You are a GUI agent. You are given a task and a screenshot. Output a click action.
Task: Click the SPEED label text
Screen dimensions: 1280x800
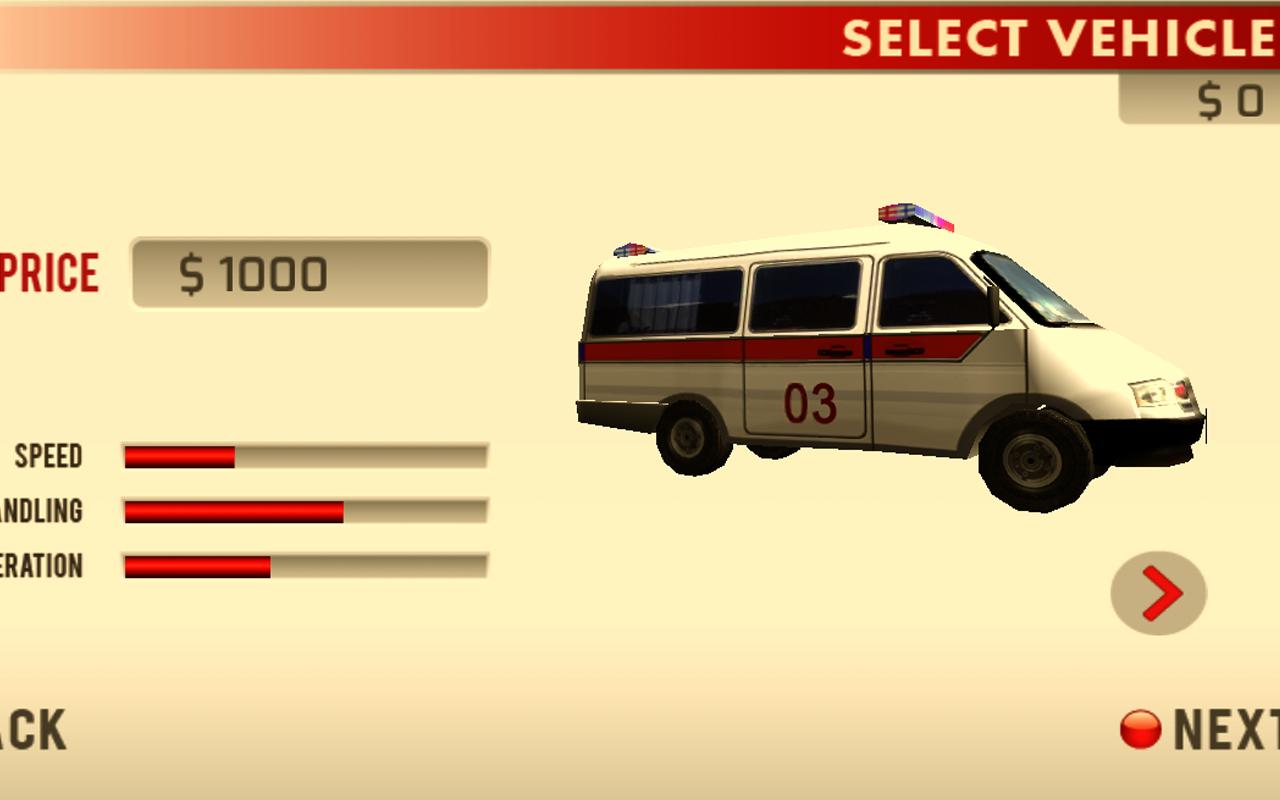tap(48, 456)
